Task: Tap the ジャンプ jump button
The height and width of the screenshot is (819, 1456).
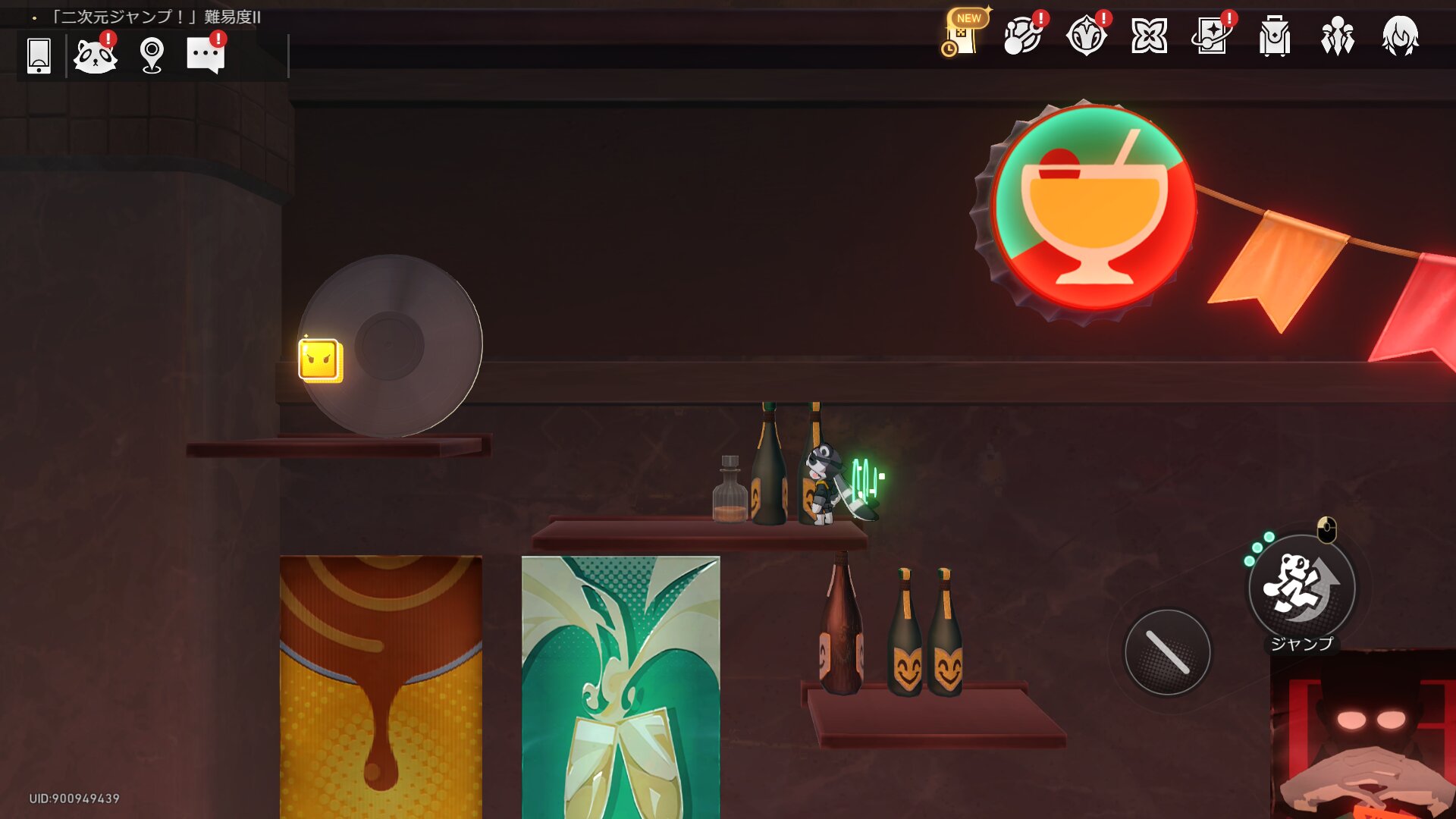Action: point(1301,588)
